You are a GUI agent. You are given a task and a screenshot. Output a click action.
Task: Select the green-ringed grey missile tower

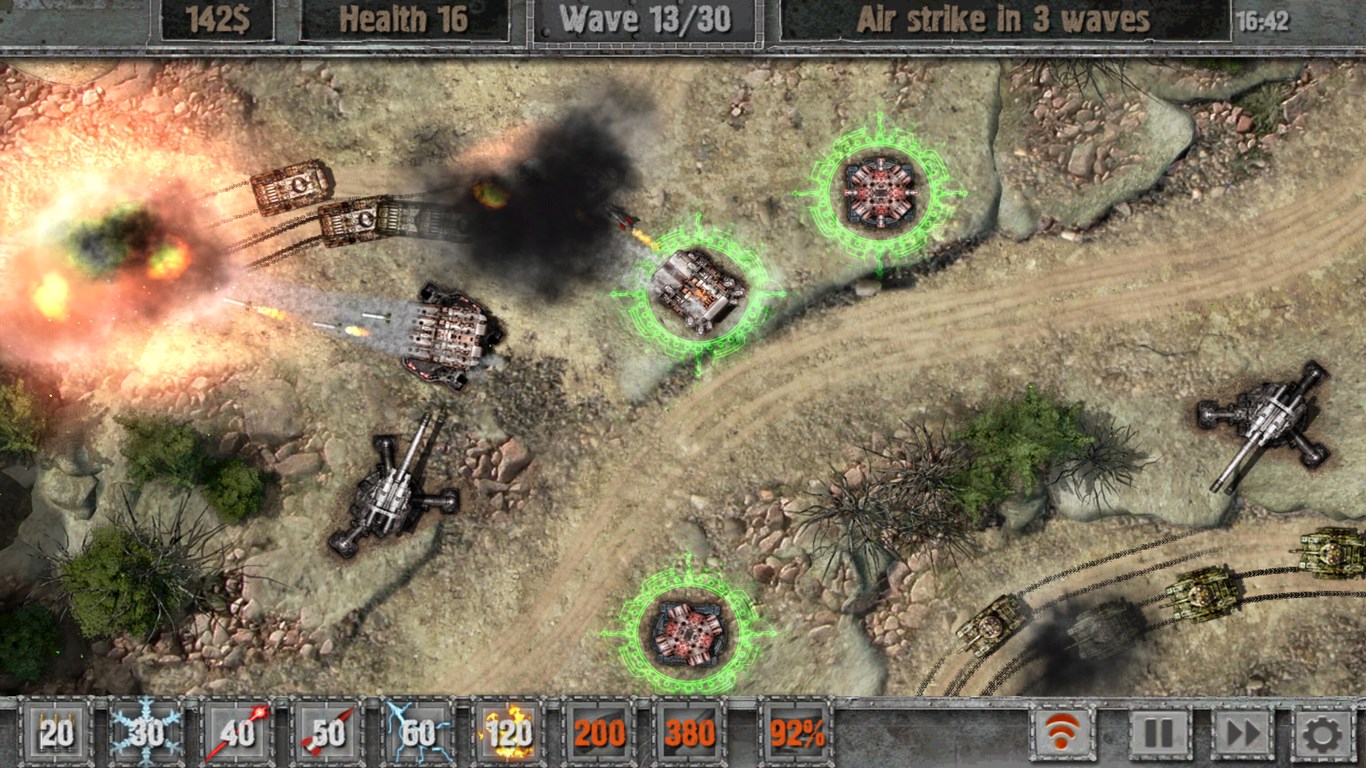[x=698, y=291]
